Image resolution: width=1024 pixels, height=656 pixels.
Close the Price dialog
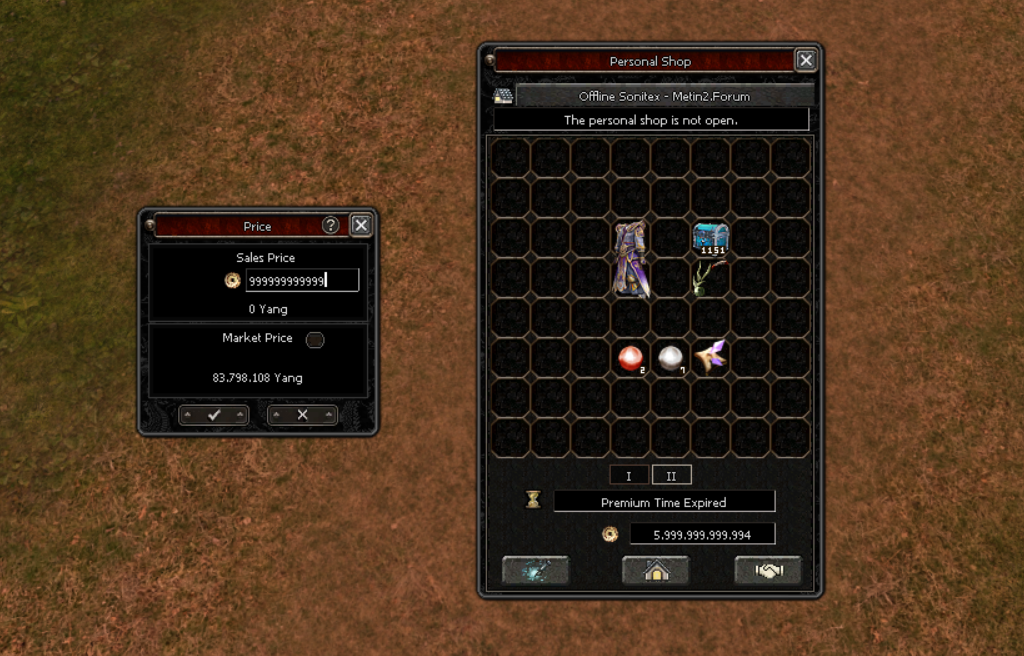tap(361, 226)
